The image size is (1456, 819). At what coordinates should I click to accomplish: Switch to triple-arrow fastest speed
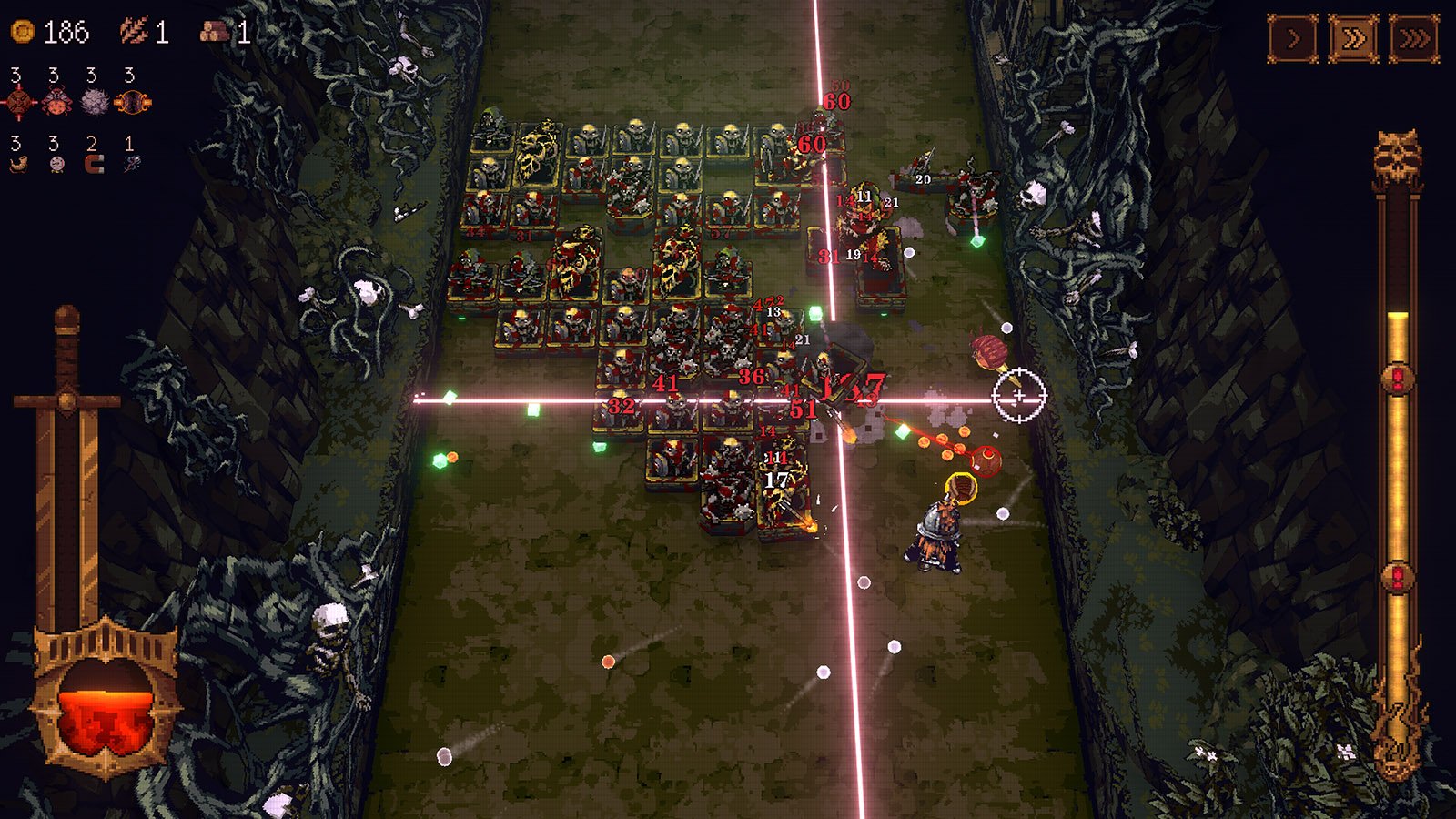(x=1414, y=39)
